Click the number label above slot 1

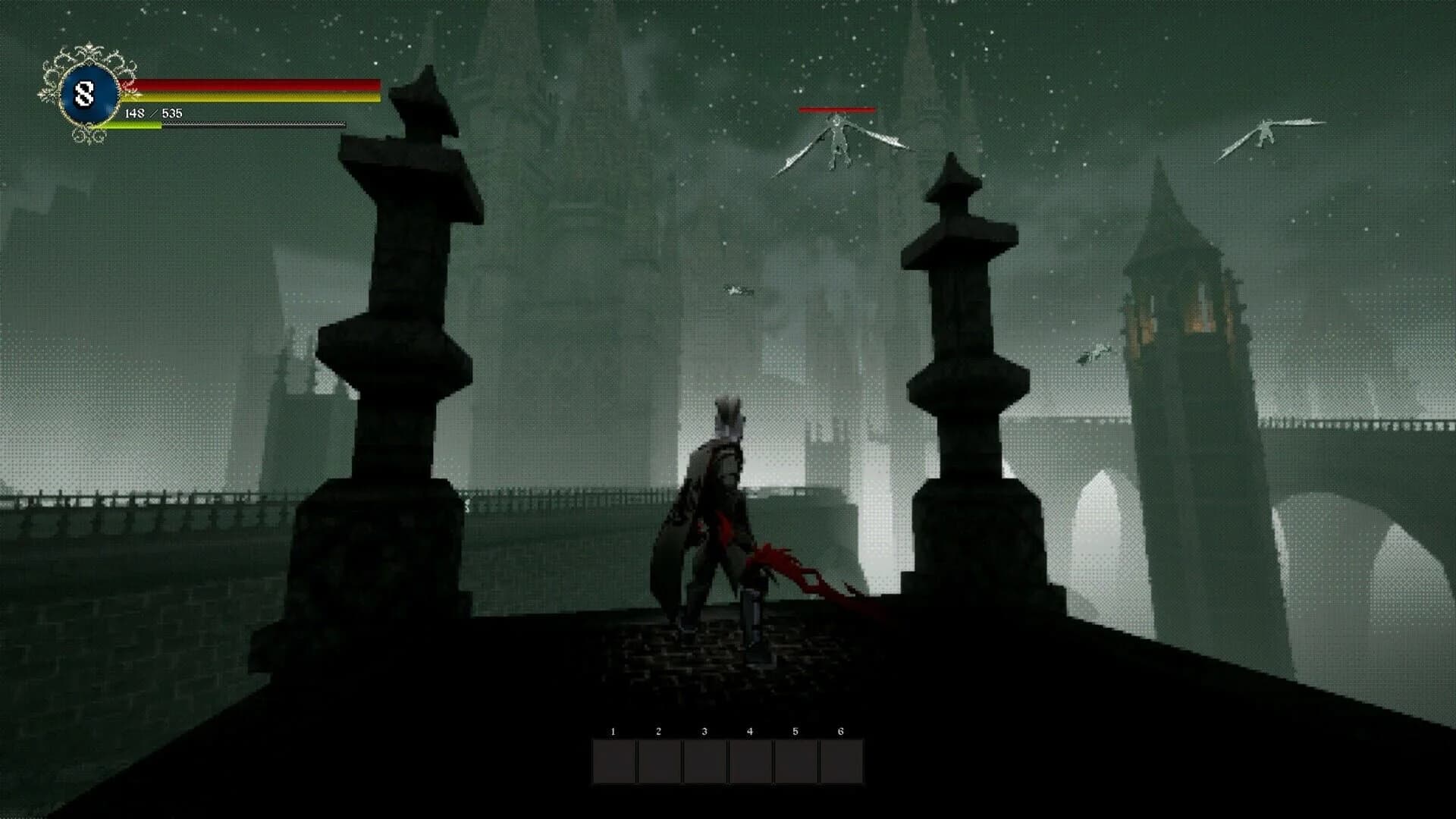point(611,730)
